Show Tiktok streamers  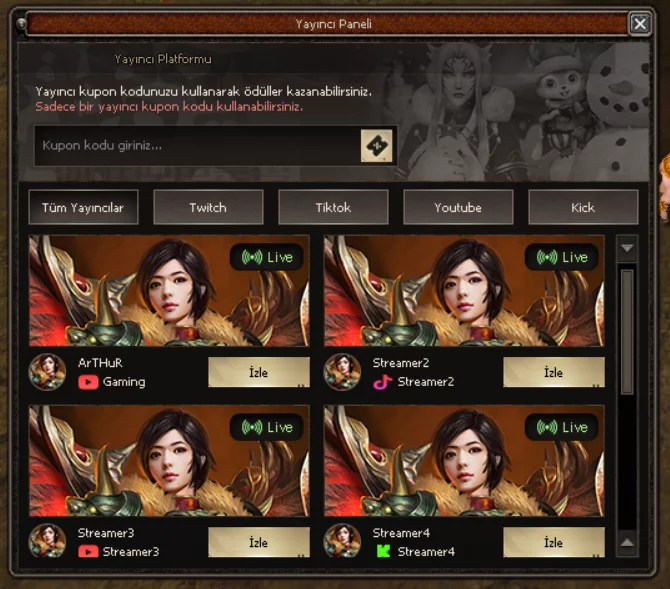click(x=333, y=208)
